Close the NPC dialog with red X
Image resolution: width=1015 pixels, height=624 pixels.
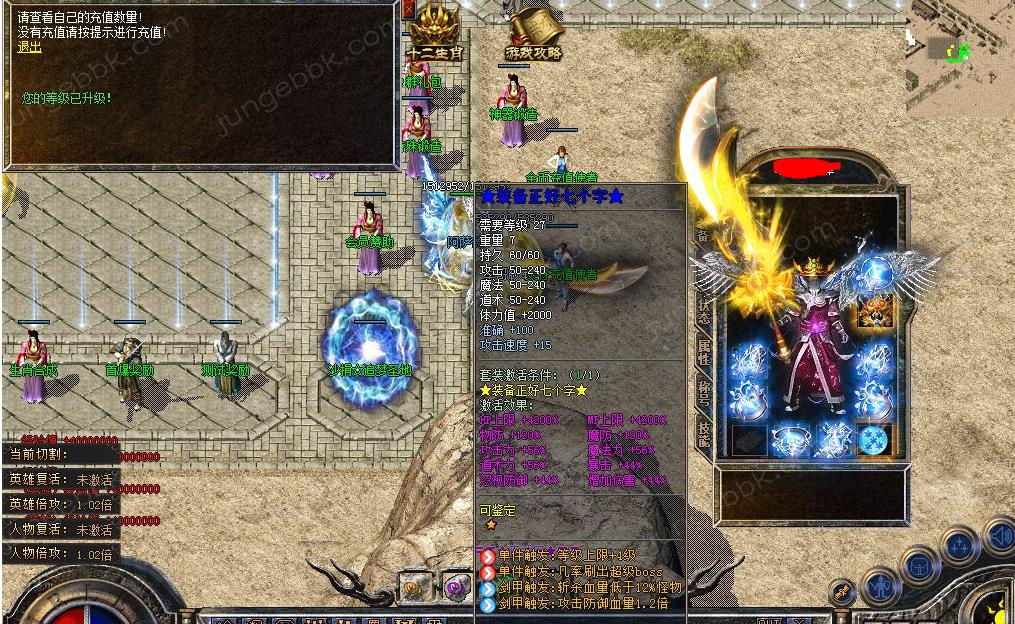pyautogui.click(x=407, y=10)
